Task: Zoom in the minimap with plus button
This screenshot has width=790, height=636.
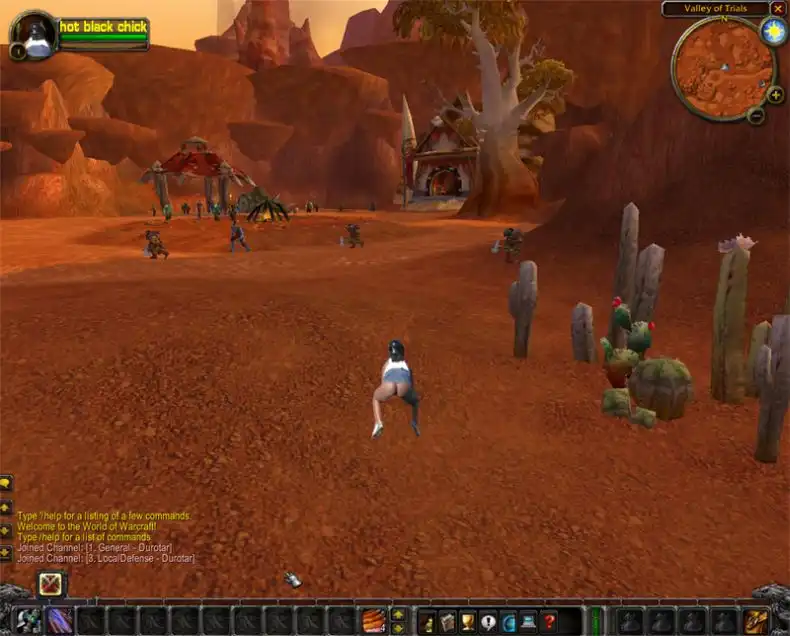Action: (775, 95)
